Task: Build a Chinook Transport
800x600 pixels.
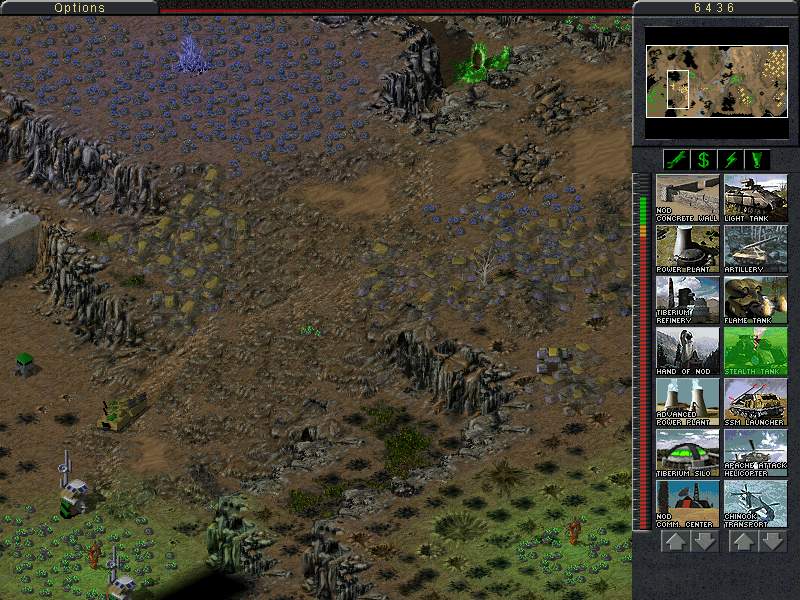Action: pyautogui.click(x=755, y=503)
